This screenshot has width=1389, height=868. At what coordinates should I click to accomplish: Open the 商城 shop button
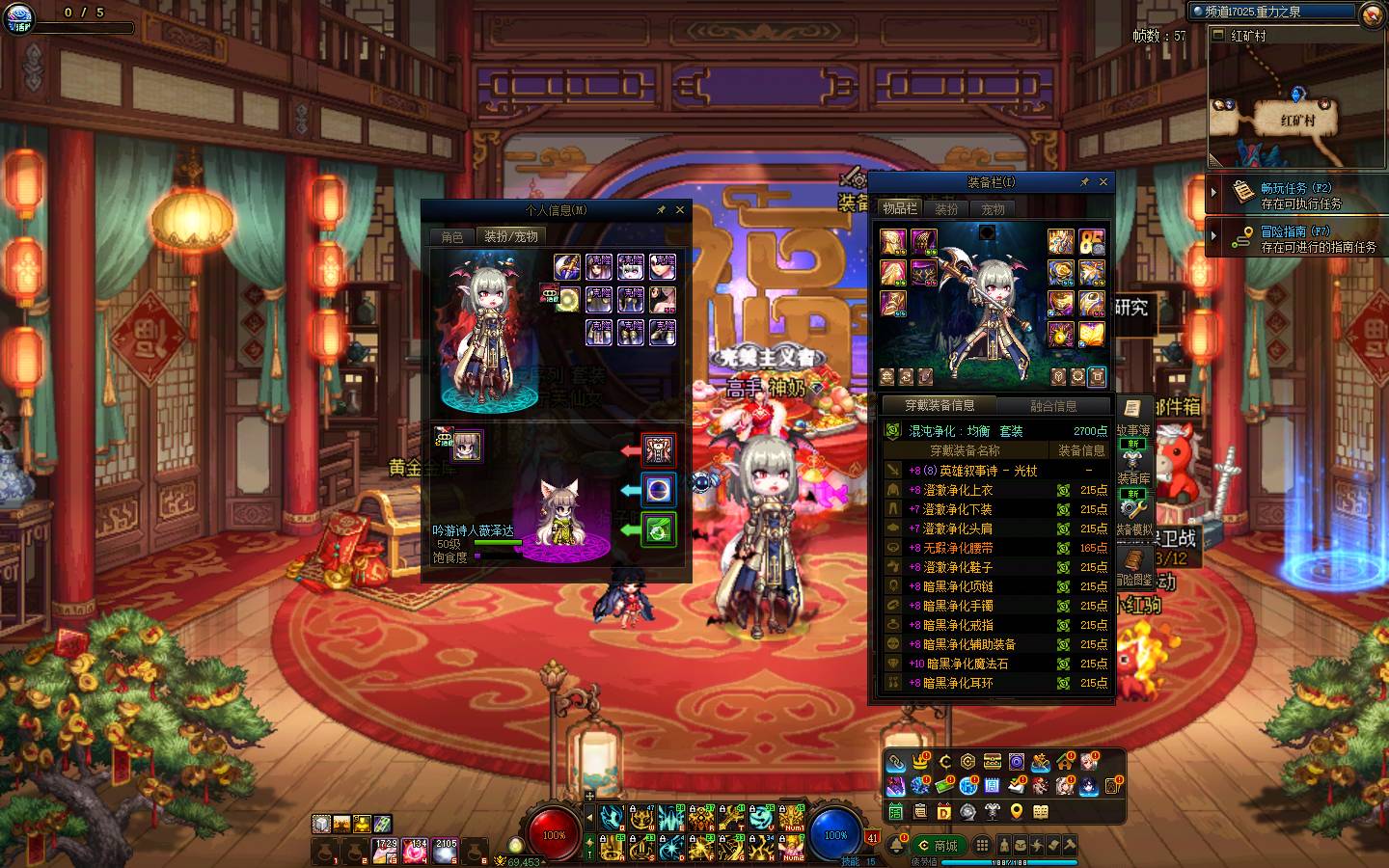point(937,846)
